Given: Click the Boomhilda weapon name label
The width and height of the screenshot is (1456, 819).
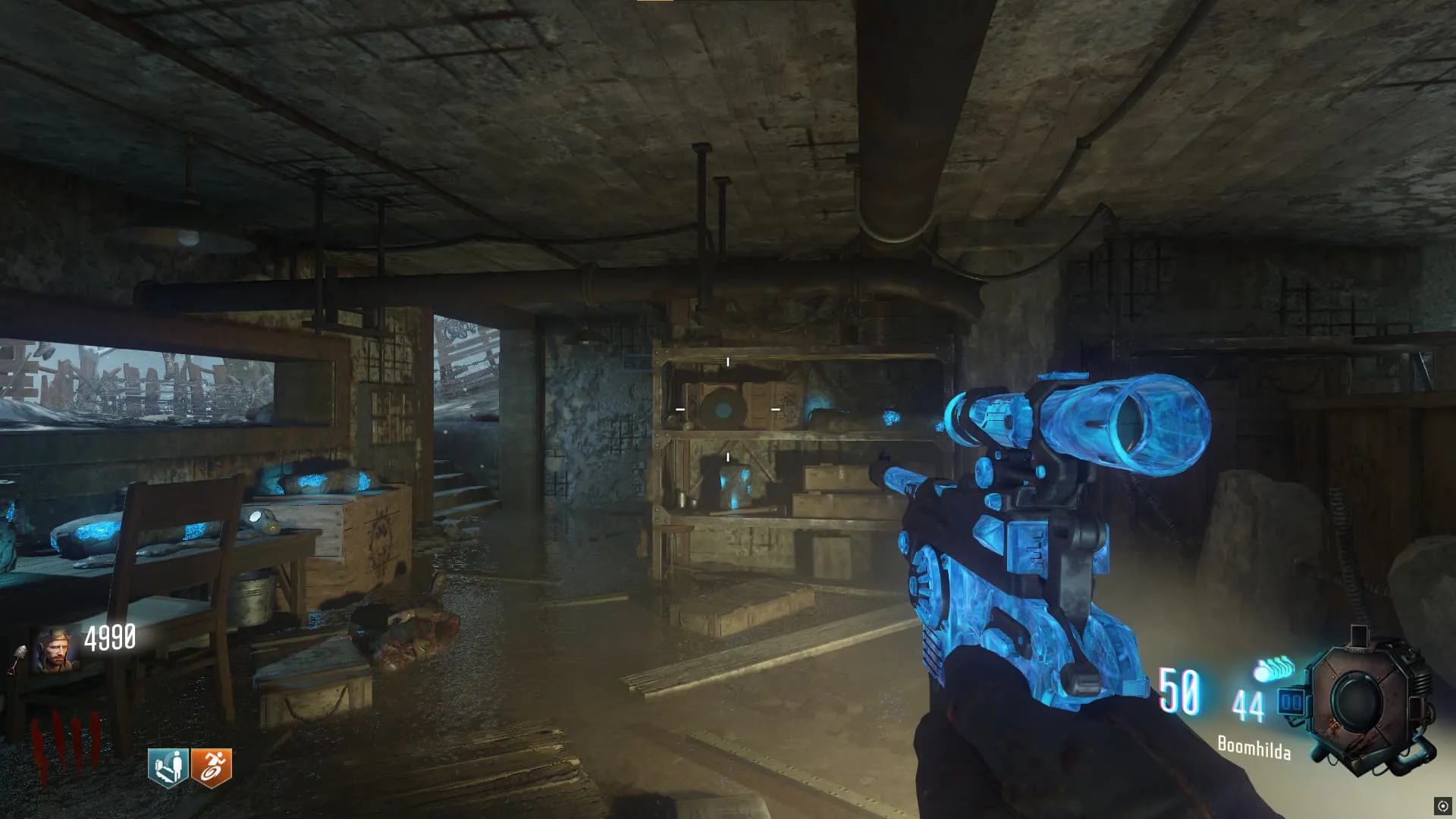Looking at the screenshot, I should pos(1254,747).
